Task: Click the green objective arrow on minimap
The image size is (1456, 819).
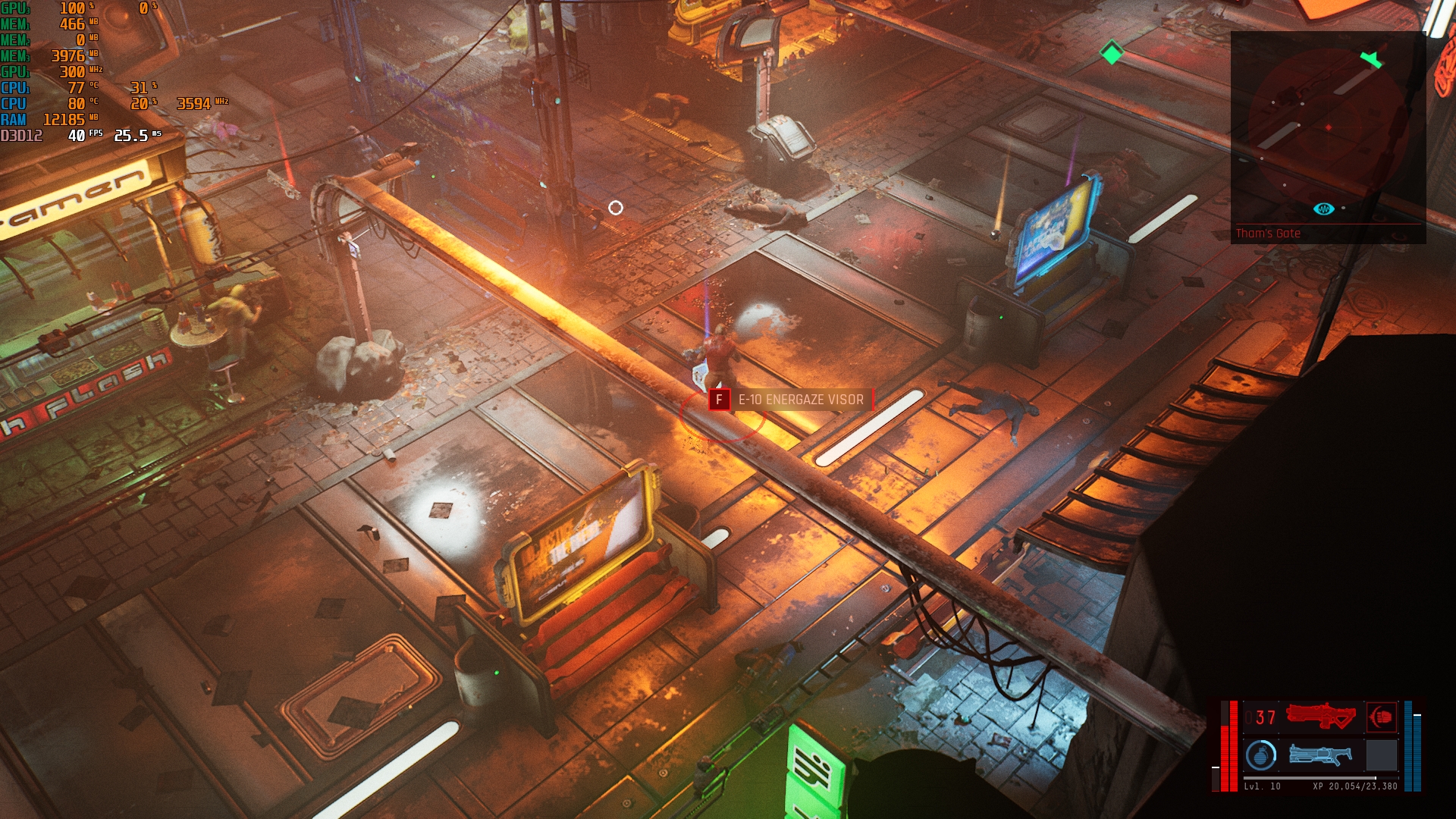Action: coord(1371,60)
